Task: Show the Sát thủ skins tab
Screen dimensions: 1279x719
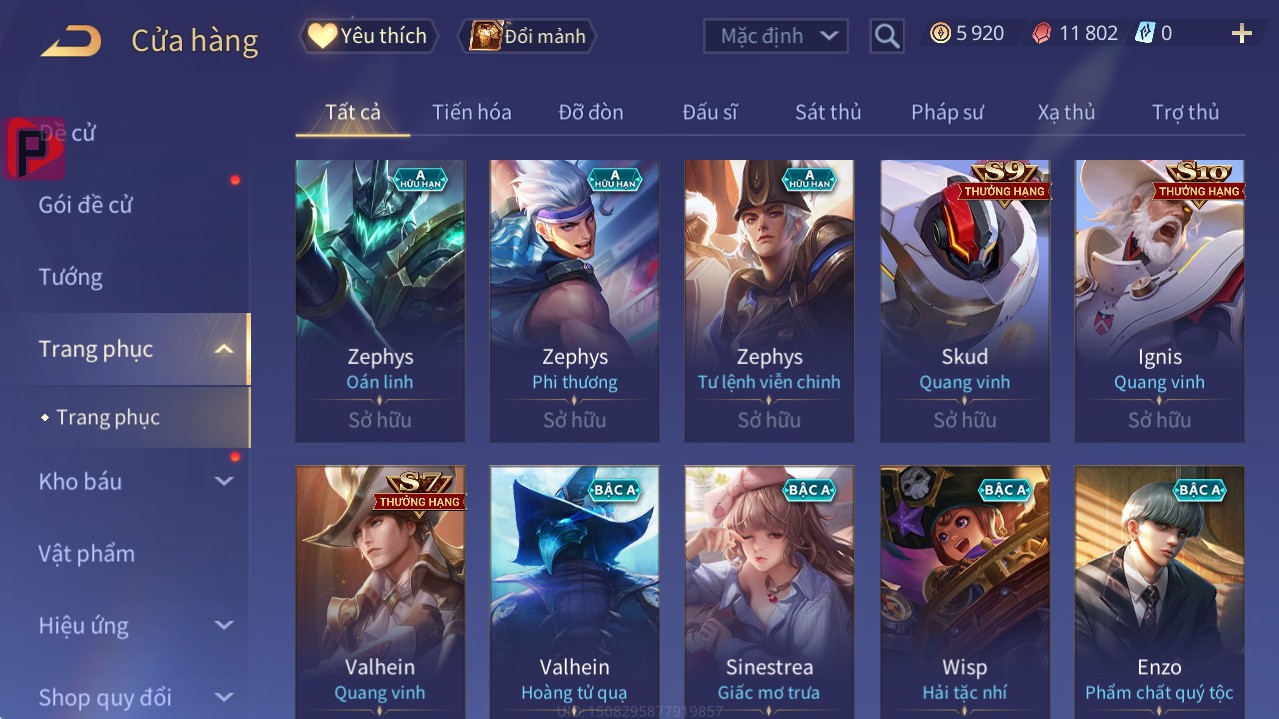Action: point(828,112)
